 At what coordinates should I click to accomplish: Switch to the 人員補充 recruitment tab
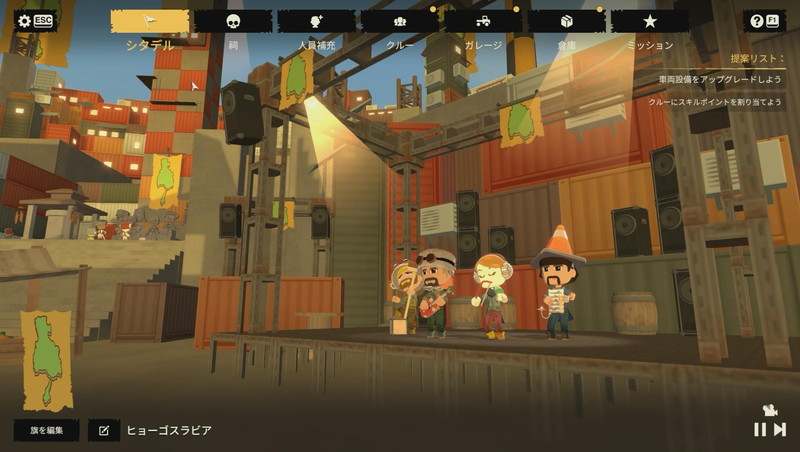click(x=316, y=21)
